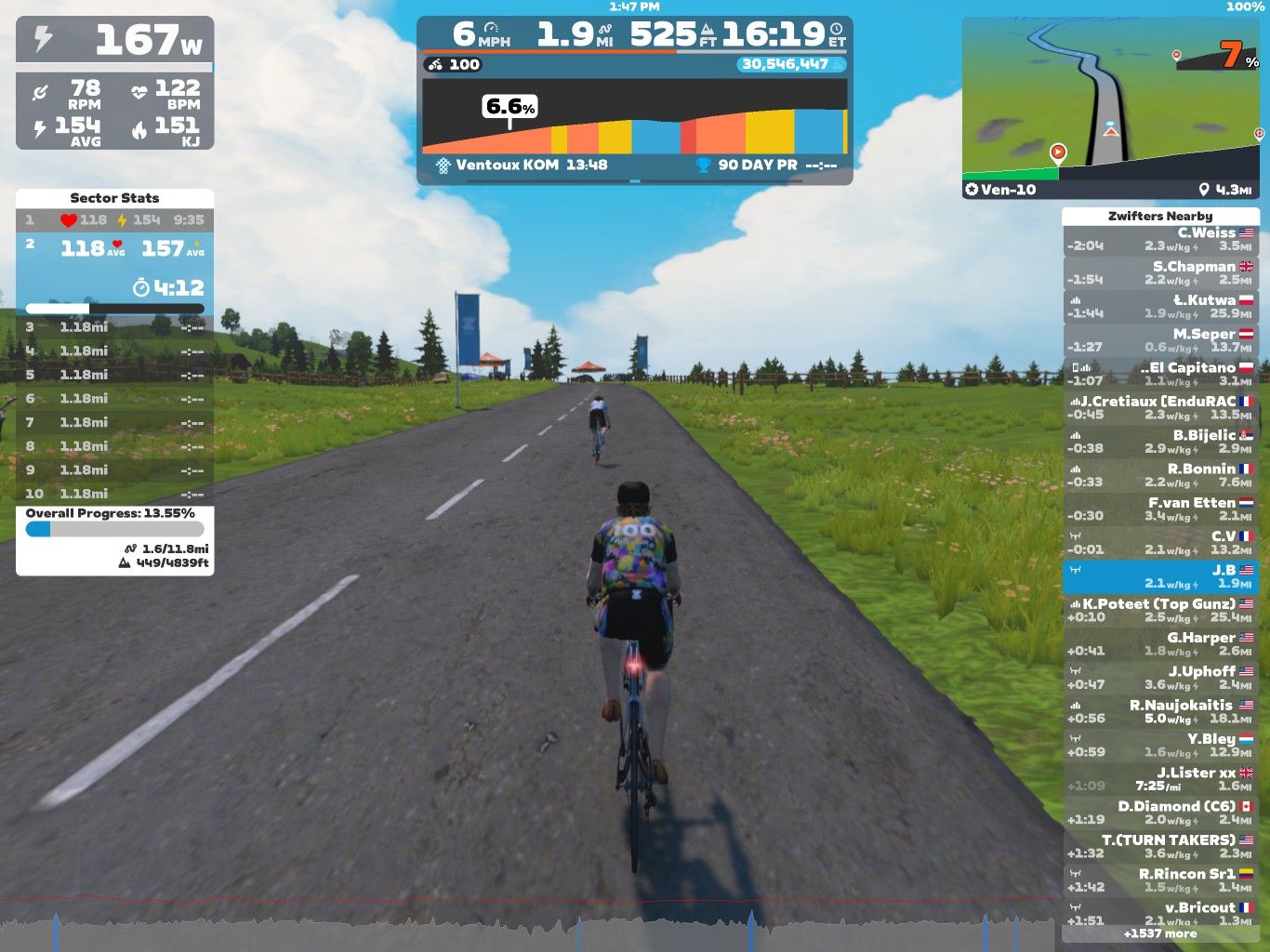
Task: Click the power and heart rate panel
Action: [114, 83]
